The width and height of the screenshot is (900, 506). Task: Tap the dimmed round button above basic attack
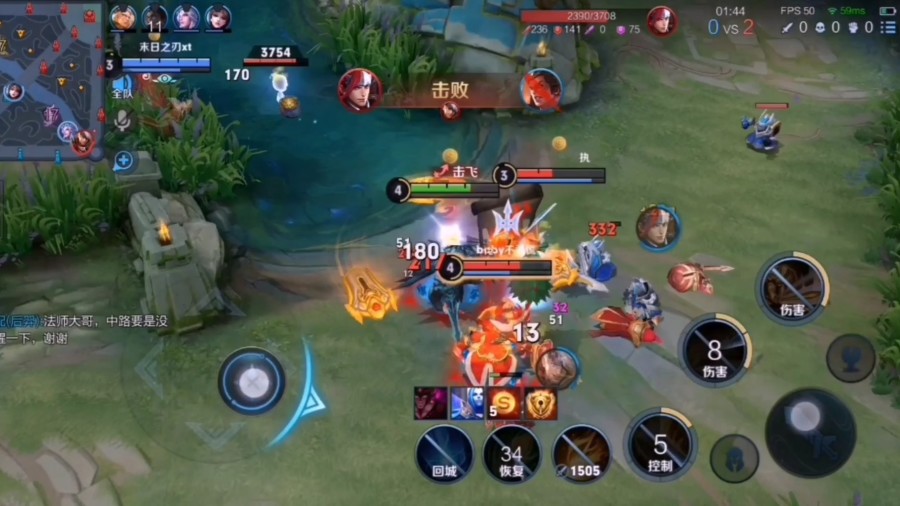point(850,358)
